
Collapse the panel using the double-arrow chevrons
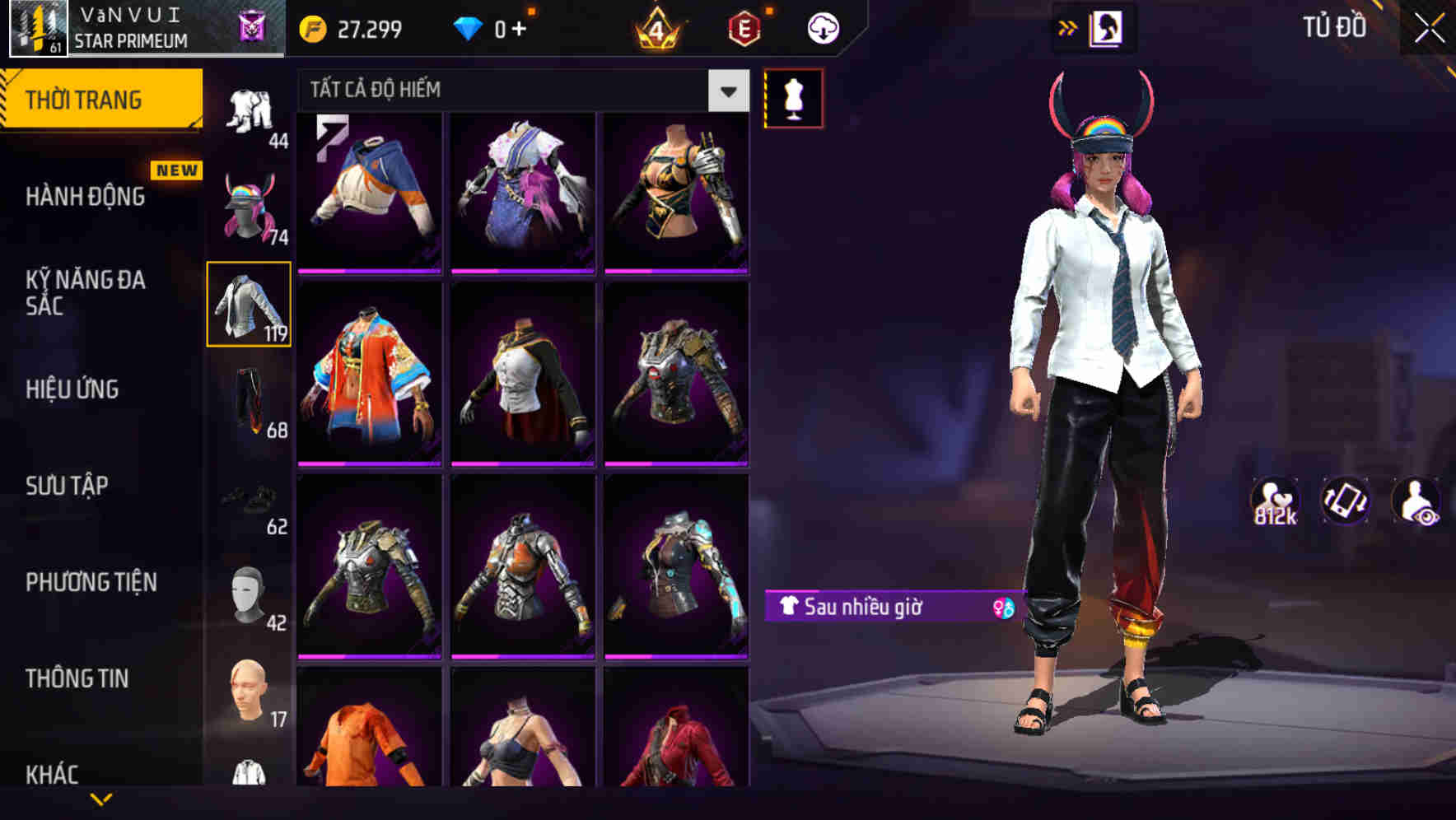[x=1068, y=26]
